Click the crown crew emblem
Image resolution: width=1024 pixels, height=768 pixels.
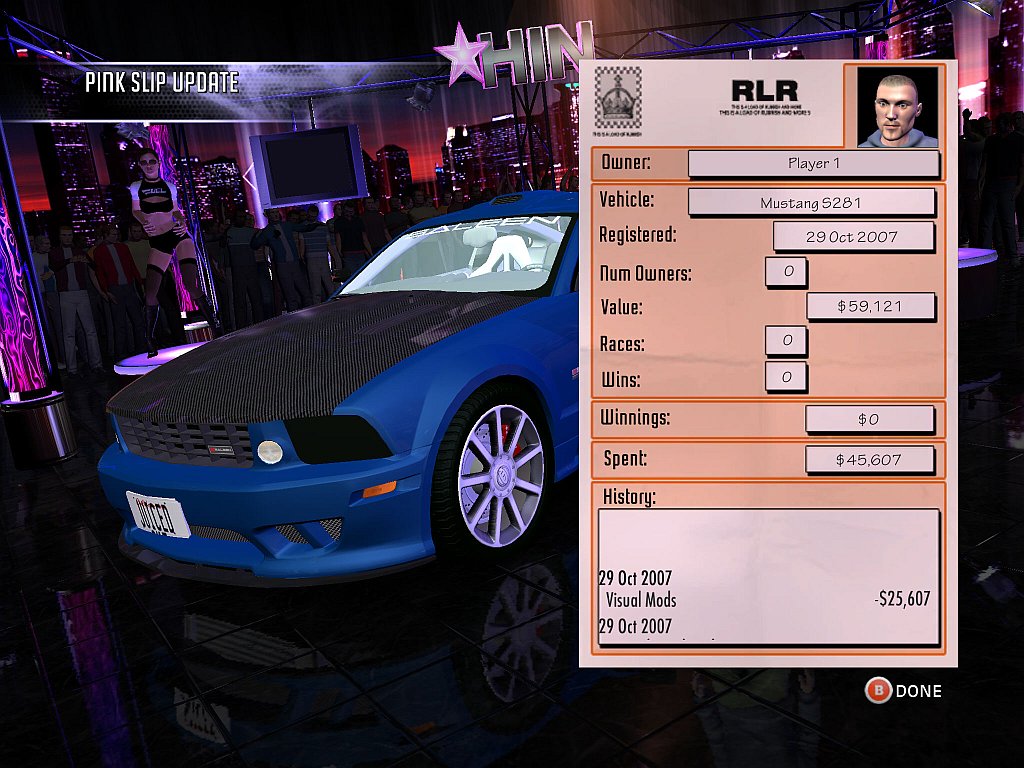[x=617, y=98]
